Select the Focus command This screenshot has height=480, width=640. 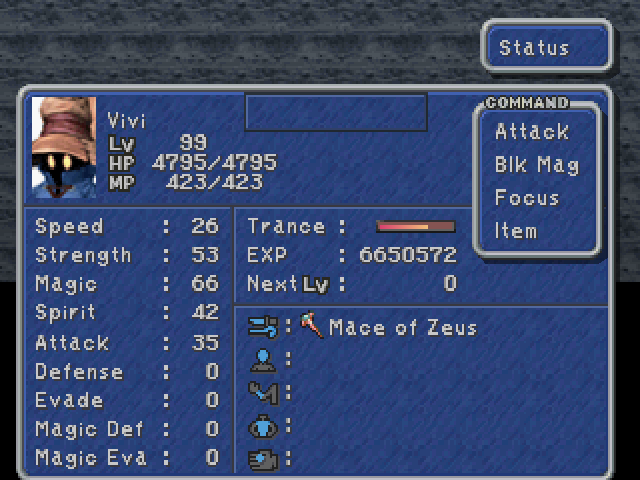[x=526, y=198]
